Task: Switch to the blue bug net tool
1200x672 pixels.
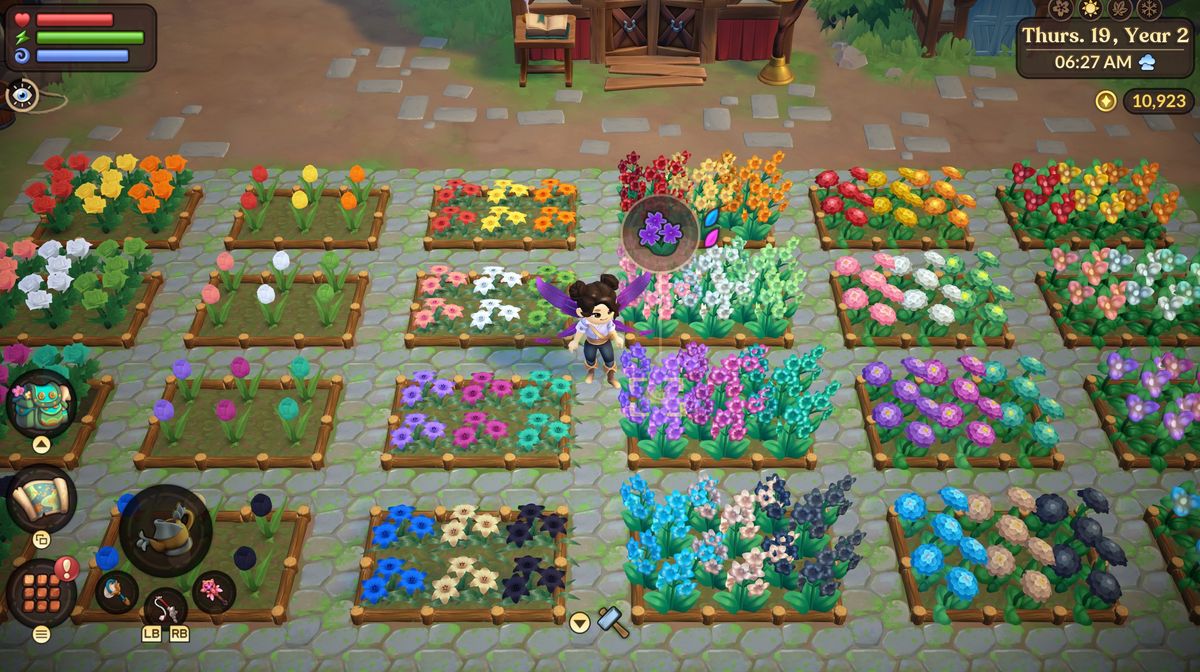Action: click(116, 592)
